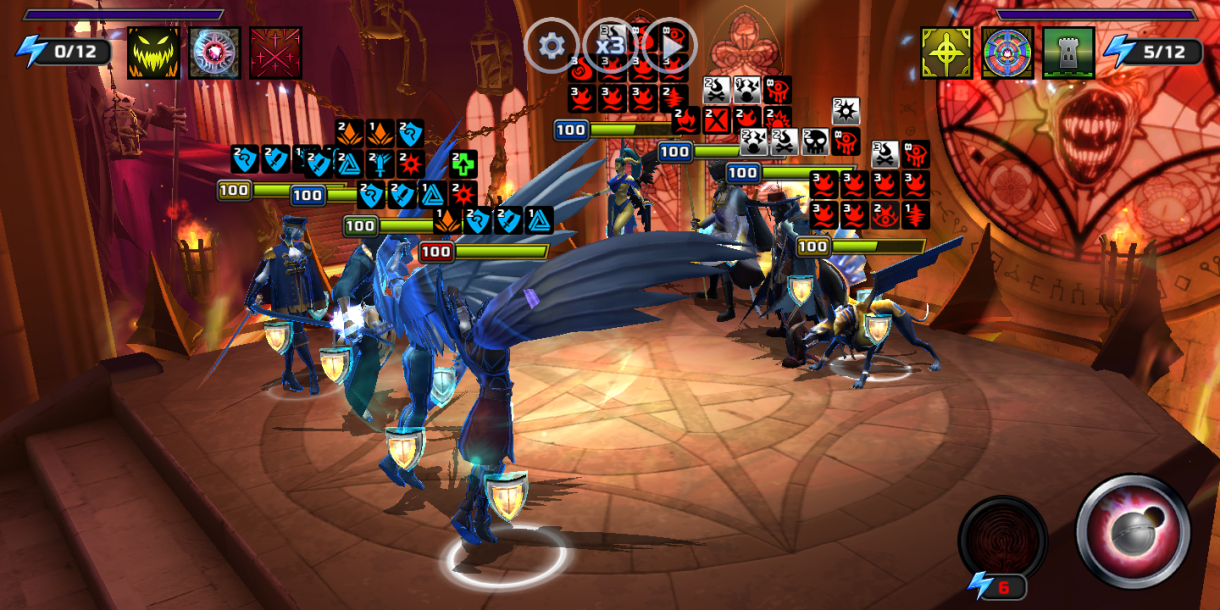The image size is (1220, 610).
Task: Toggle the x3 battle speed
Action: click(609, 45)
